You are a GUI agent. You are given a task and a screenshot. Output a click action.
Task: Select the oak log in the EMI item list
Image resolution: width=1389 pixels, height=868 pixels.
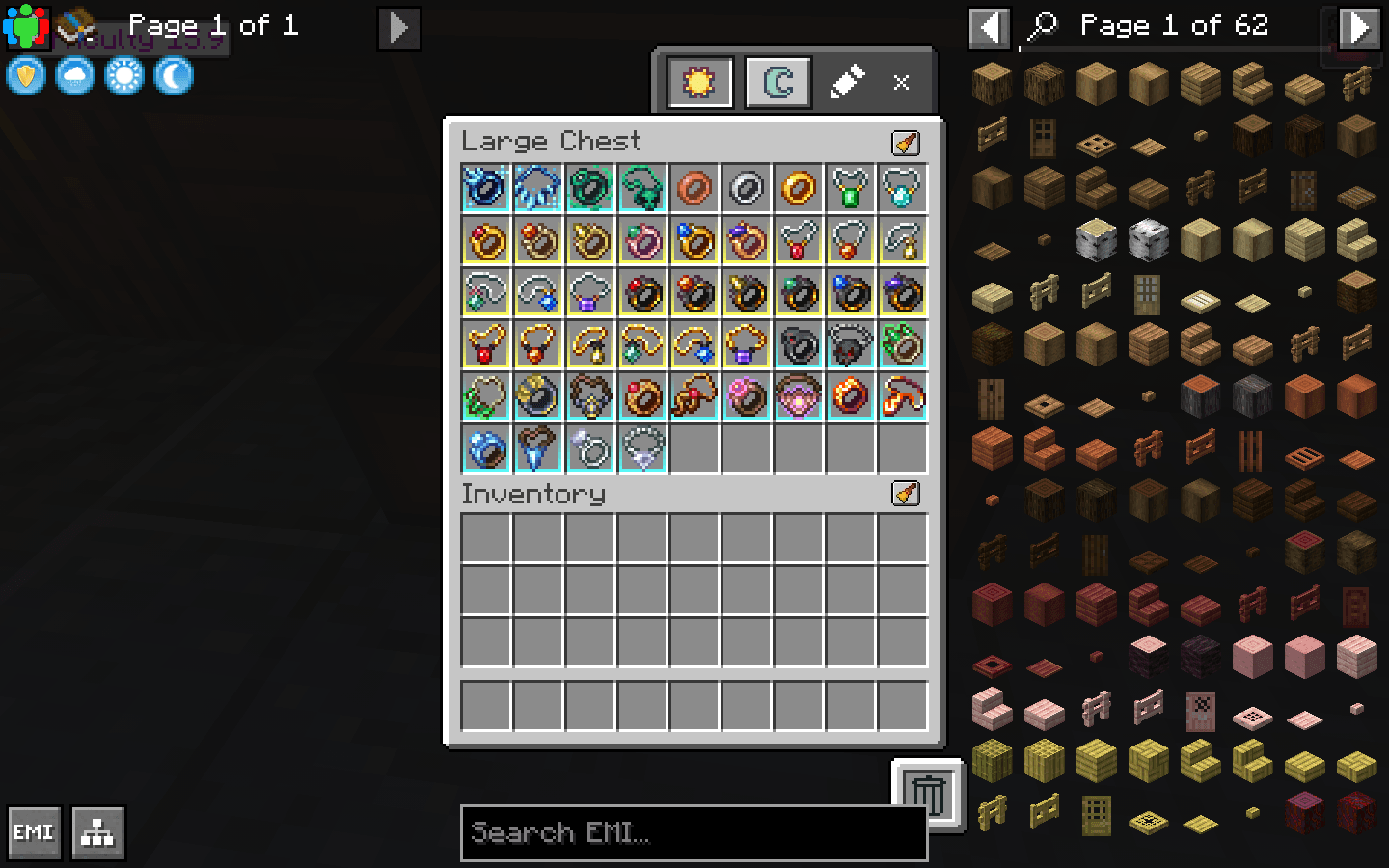993,83
